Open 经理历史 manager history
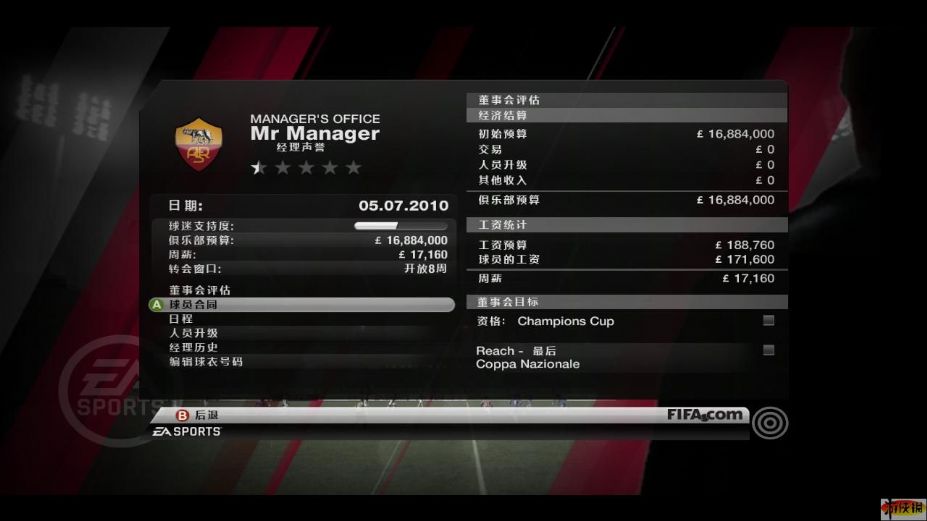Viewport: 927px width, 521px height. coord(193,347)
